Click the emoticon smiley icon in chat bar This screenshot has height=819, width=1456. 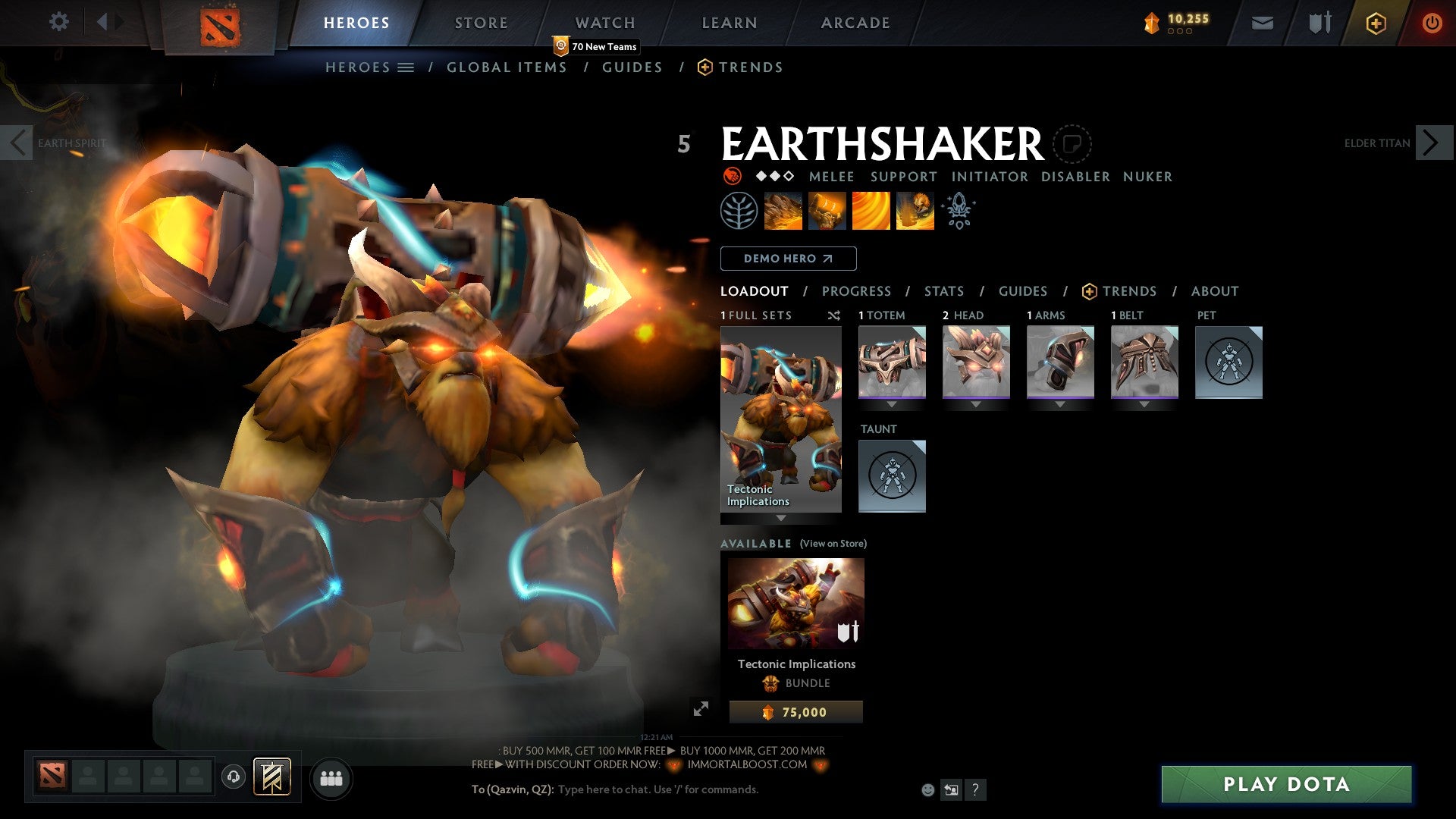(927, 789)
